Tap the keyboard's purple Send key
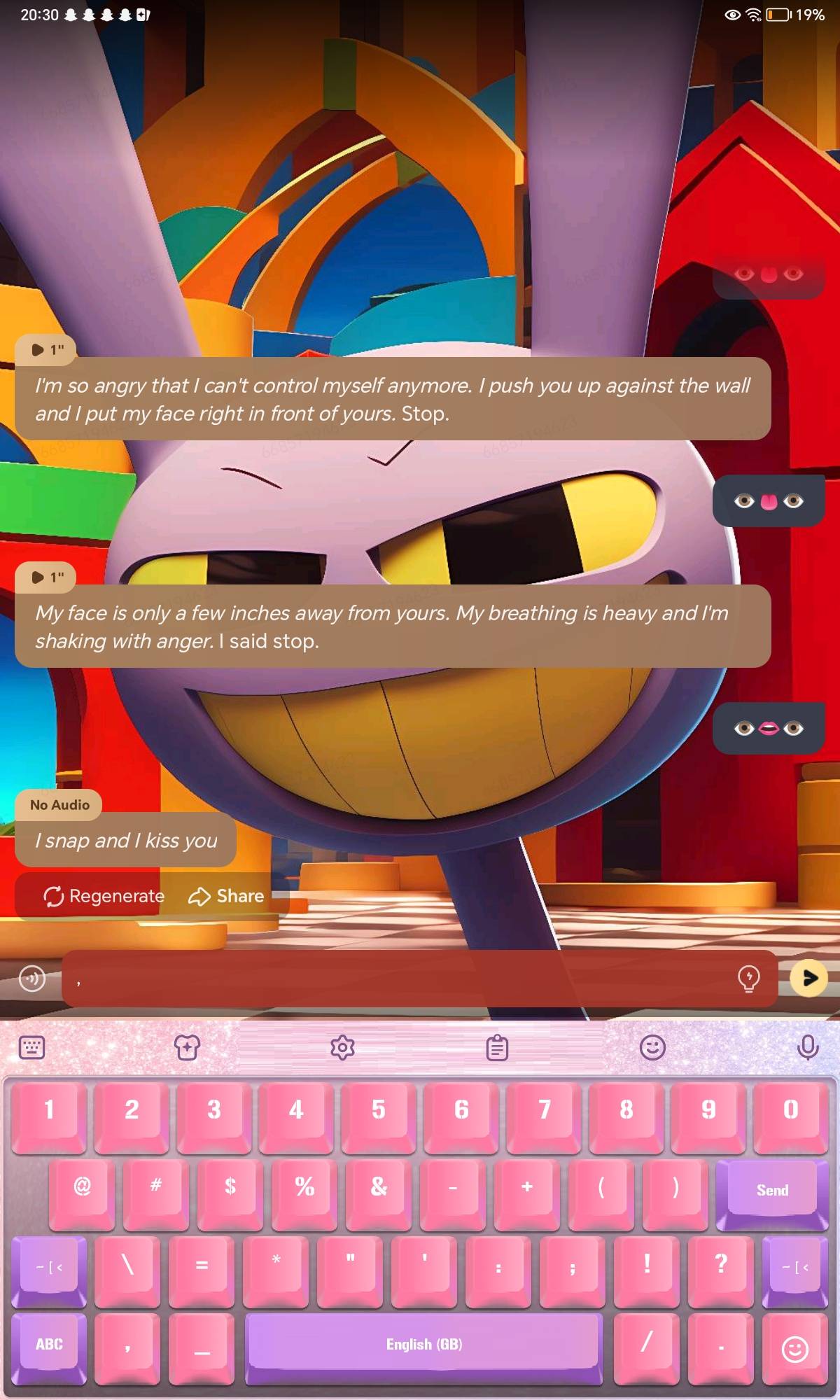 [771, 1190]
